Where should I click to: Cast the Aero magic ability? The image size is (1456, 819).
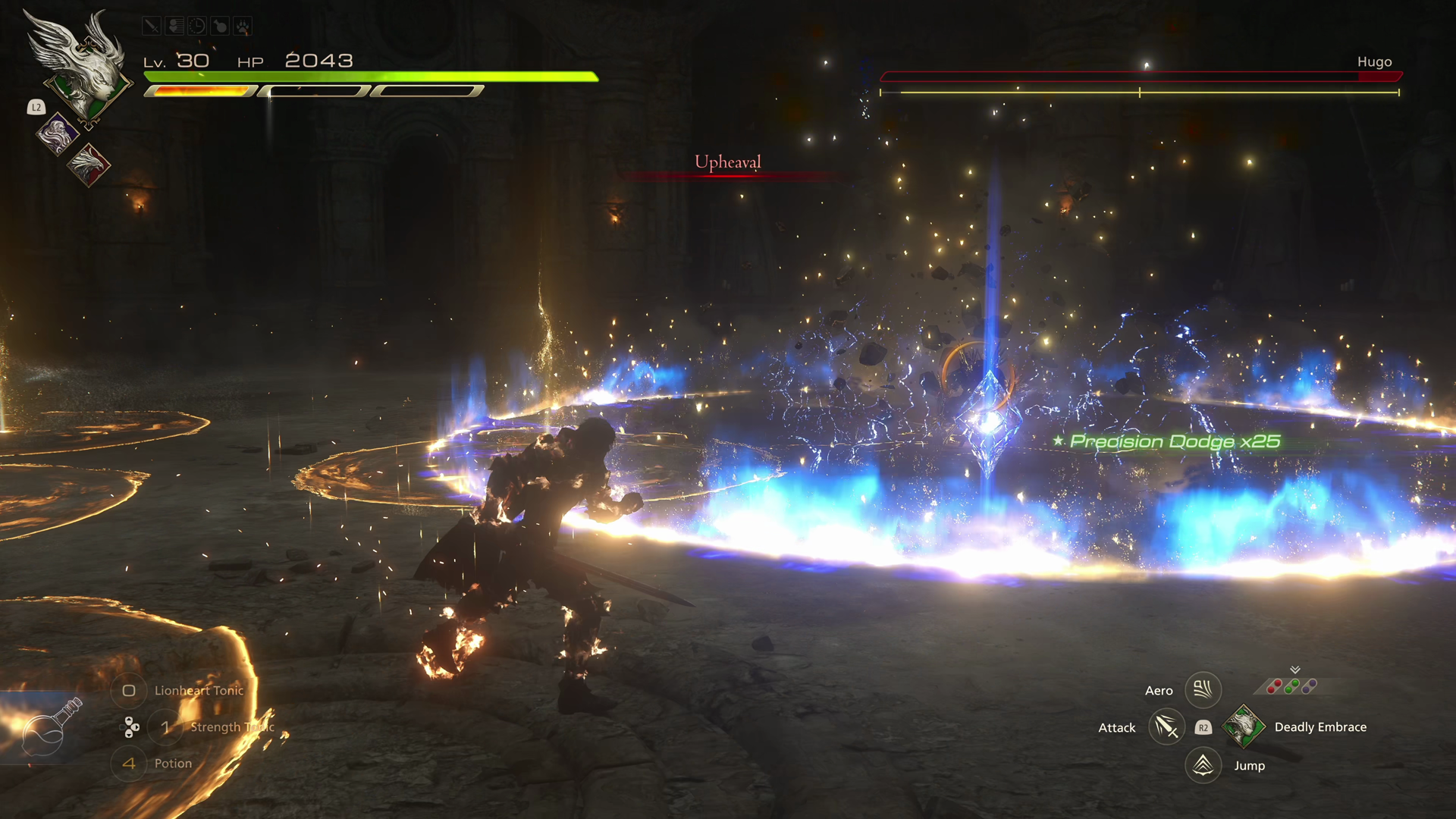pyautogui.click(x=1203, y=689)
